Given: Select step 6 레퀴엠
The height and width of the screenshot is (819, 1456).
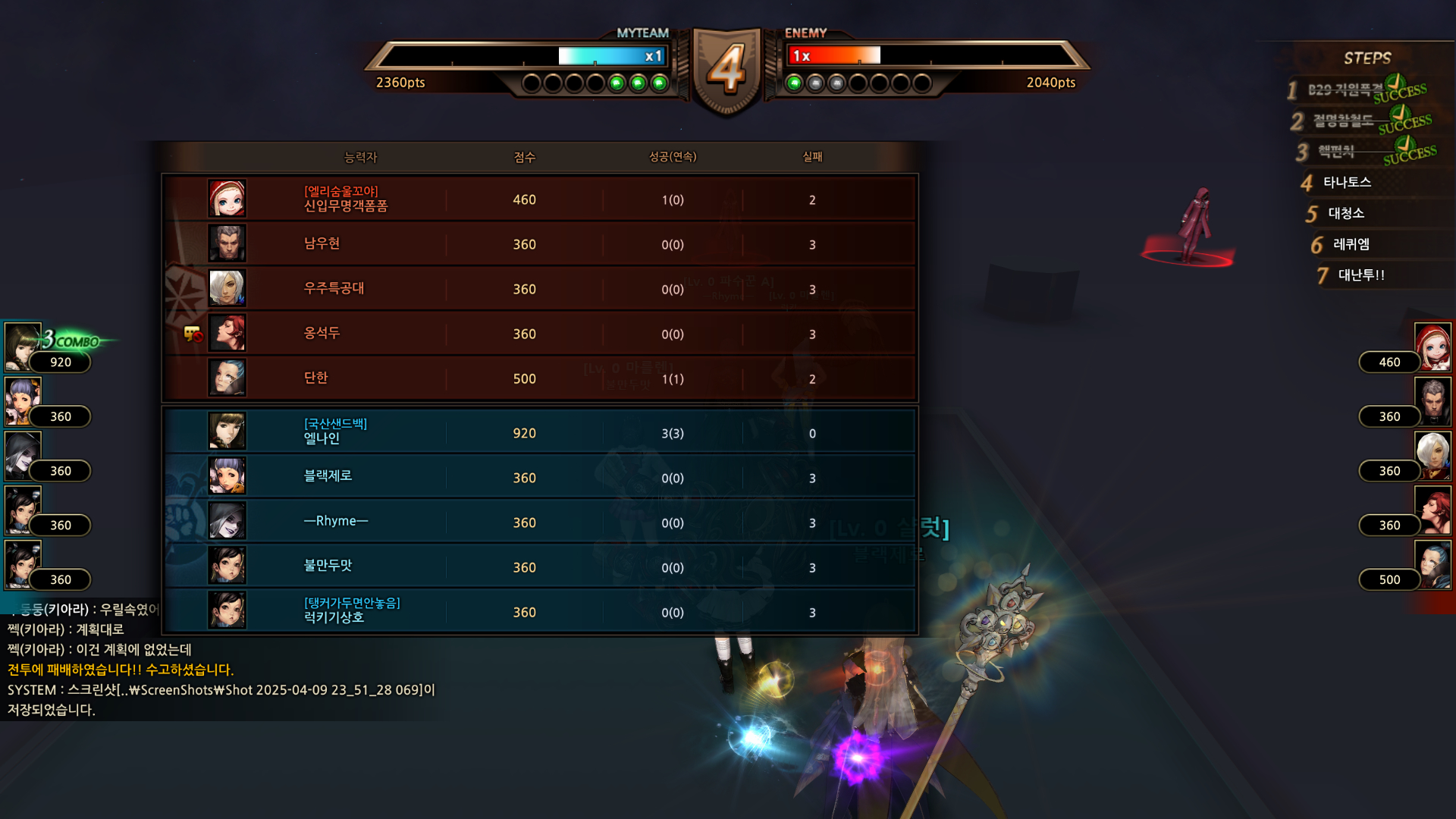Looking at the screenshot, I should [x=1351, y=245].
